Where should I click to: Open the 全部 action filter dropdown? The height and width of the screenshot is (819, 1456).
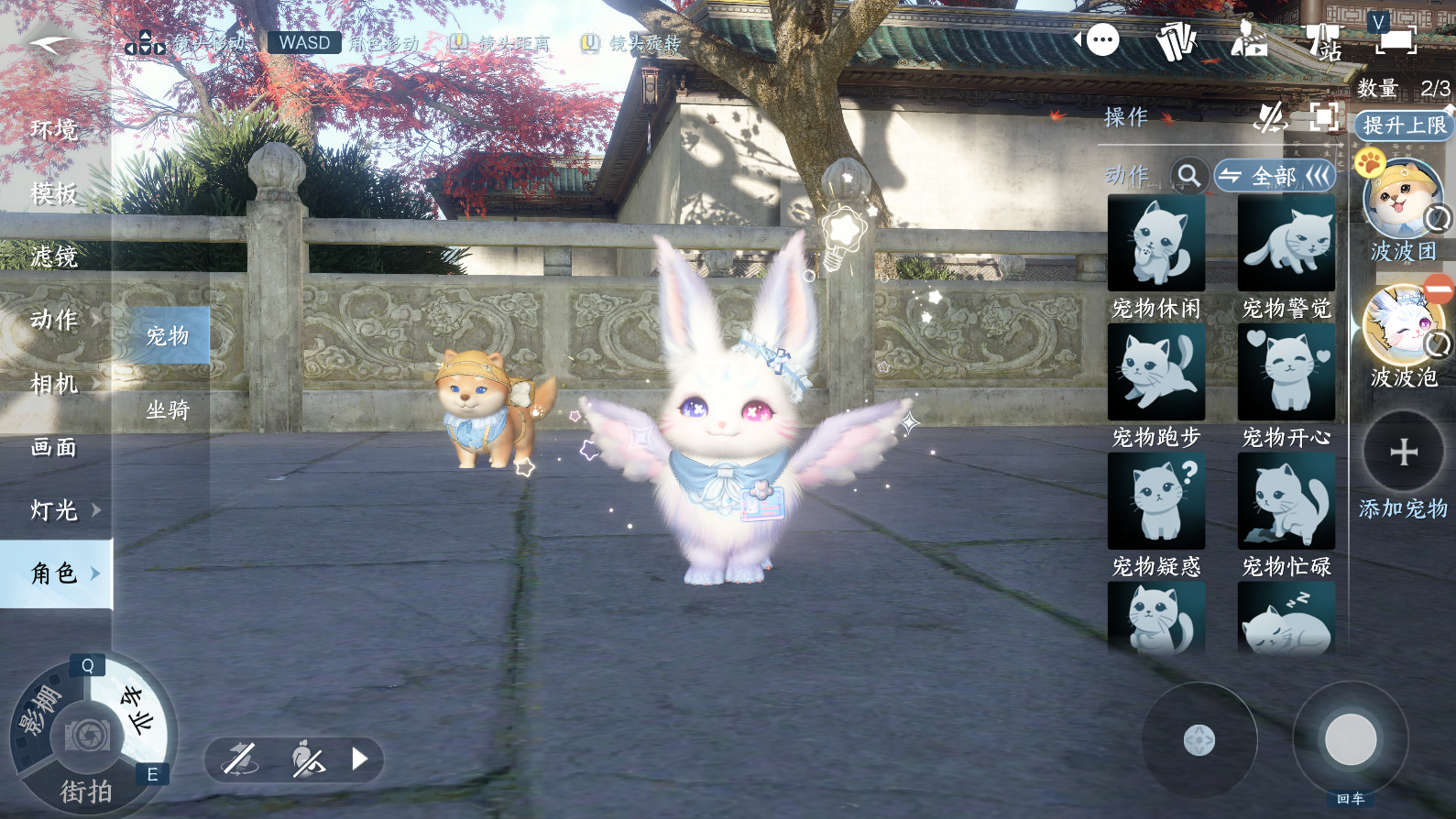coord(1275,175)
